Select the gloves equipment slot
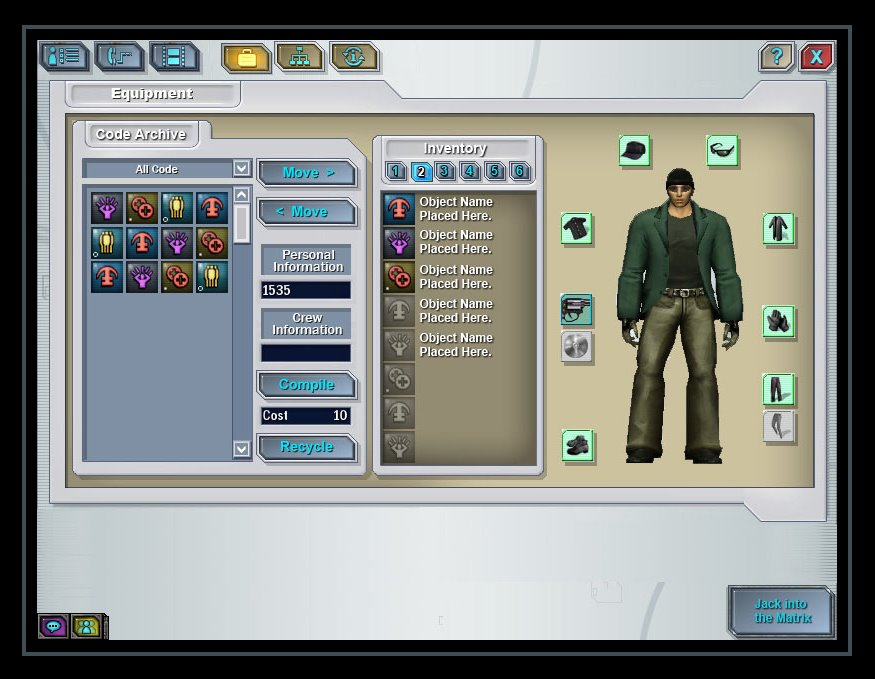Screen dimensions: 875x679 click(778, 321)
